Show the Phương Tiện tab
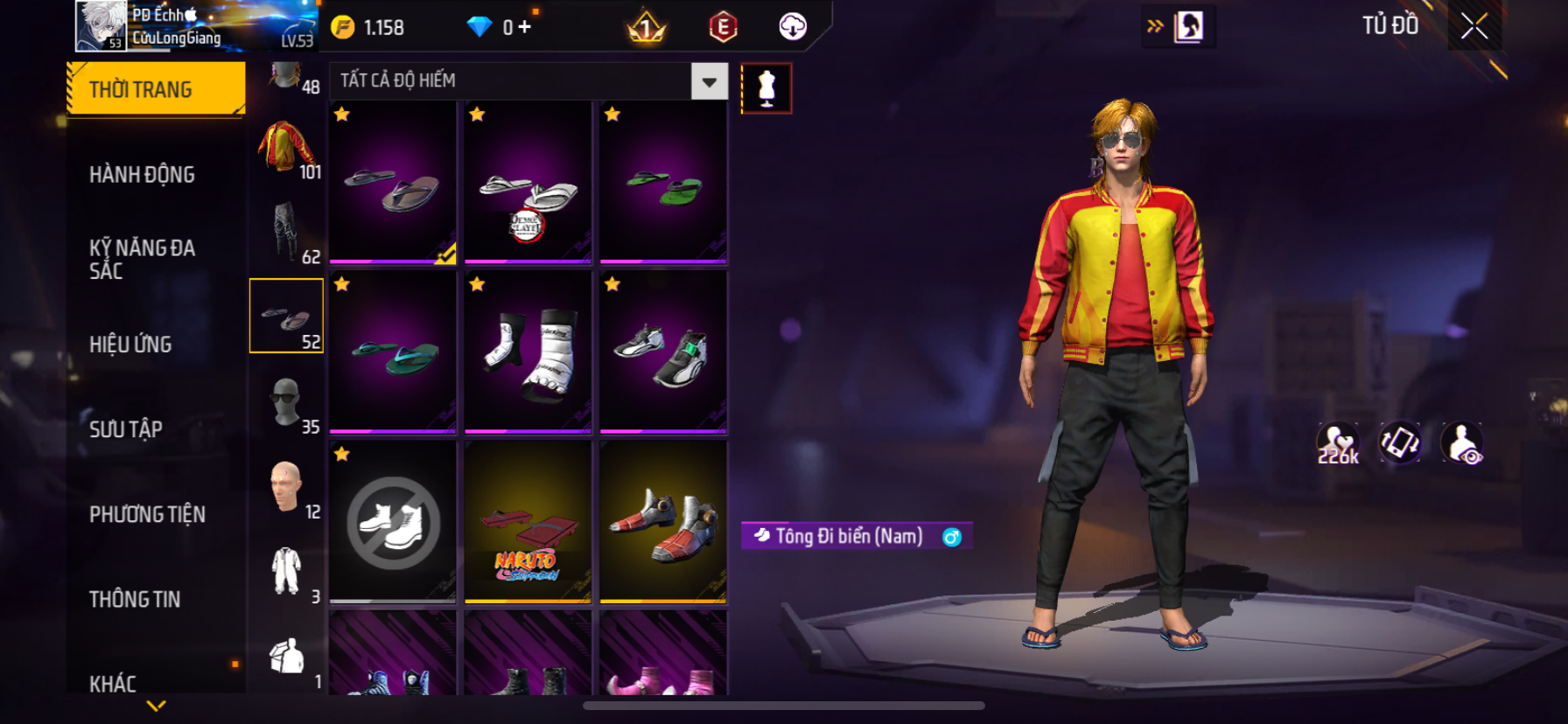 coord(147,513)
